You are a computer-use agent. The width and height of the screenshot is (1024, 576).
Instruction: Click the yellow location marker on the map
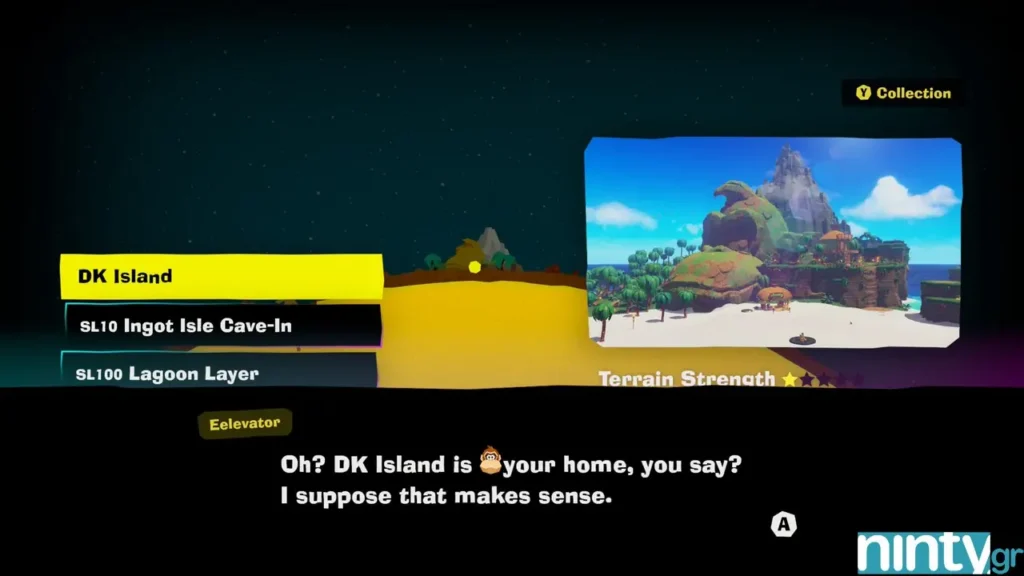[x=474, y=267]
